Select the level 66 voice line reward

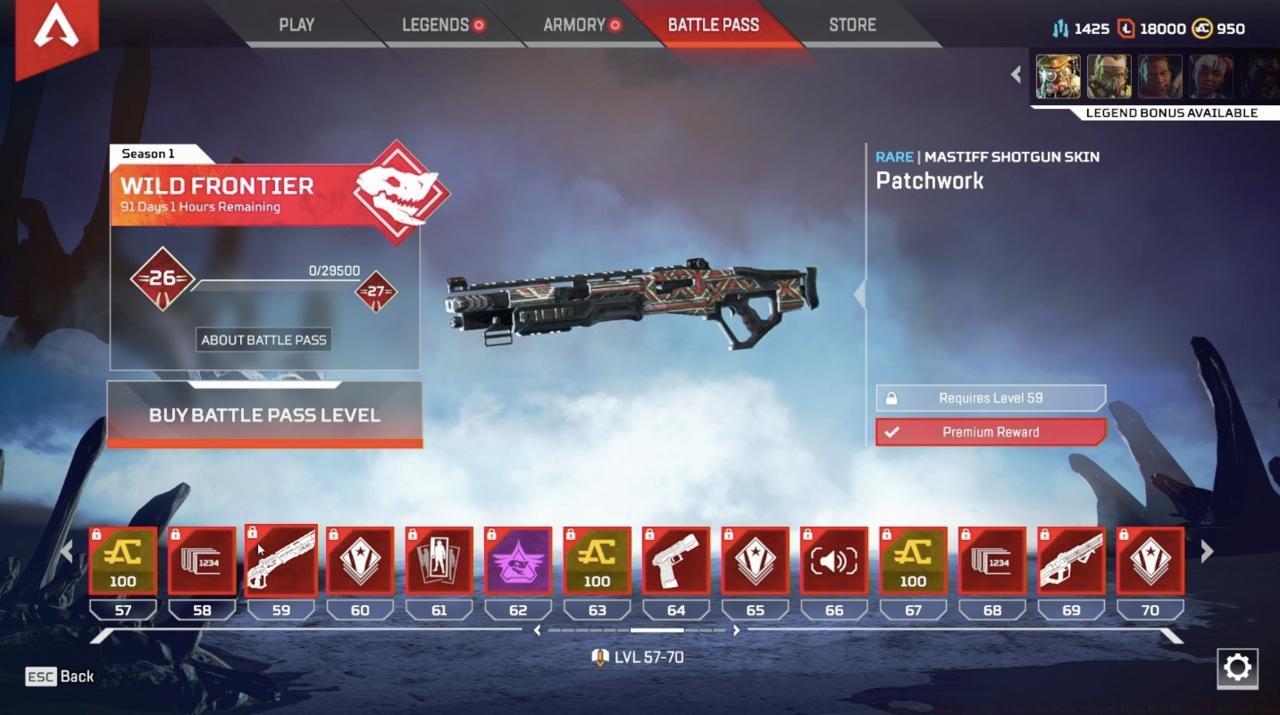(x=834, y=561)
